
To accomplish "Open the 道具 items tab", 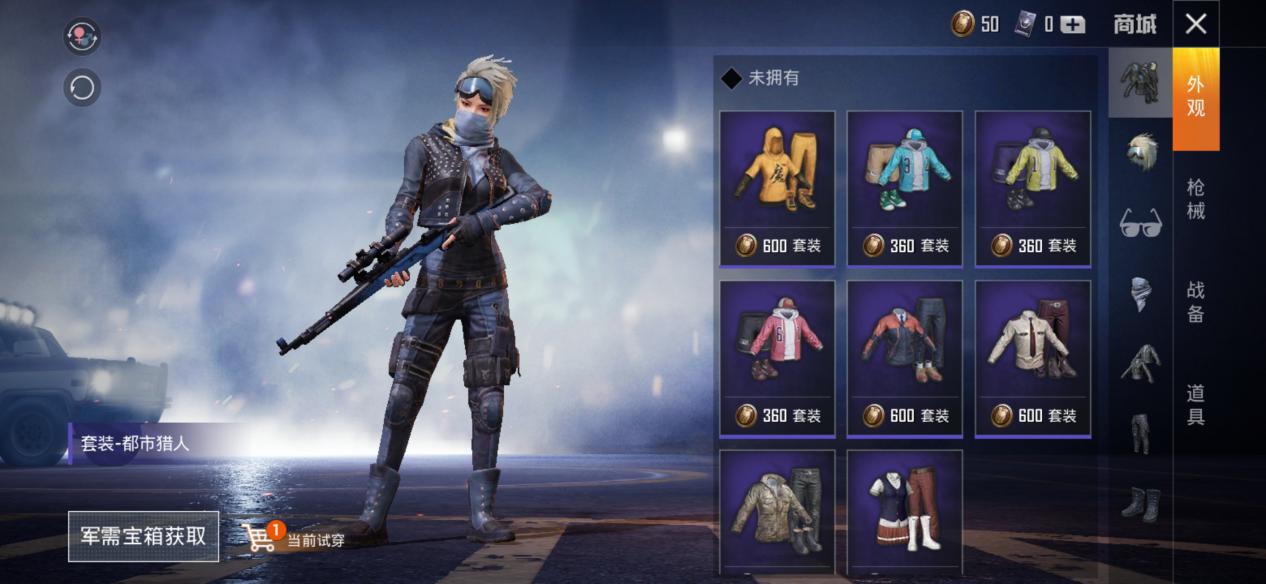I will 1195,404.
